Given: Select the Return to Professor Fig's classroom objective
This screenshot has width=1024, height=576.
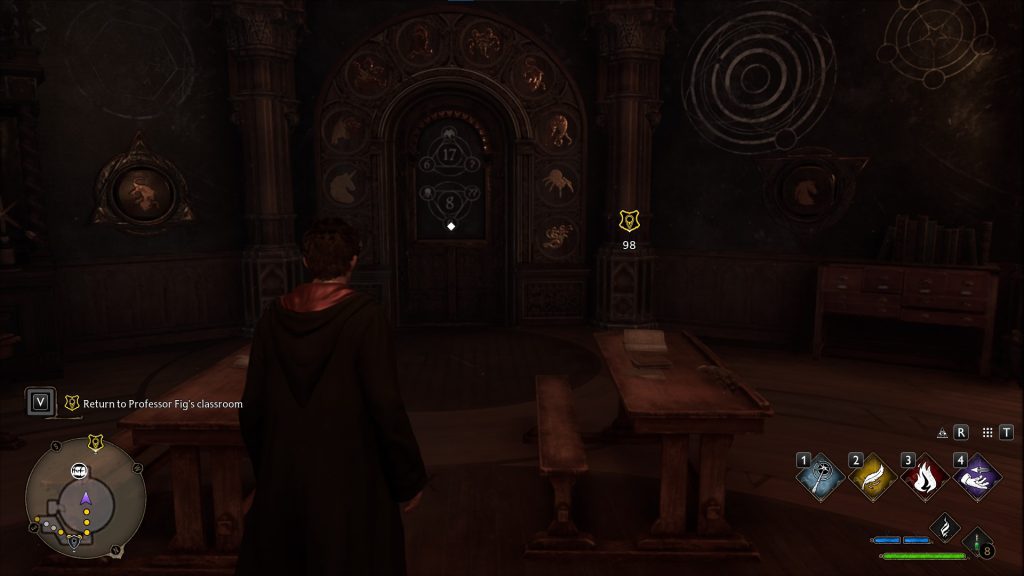Looking at the screenshot, I should point(154,404).
